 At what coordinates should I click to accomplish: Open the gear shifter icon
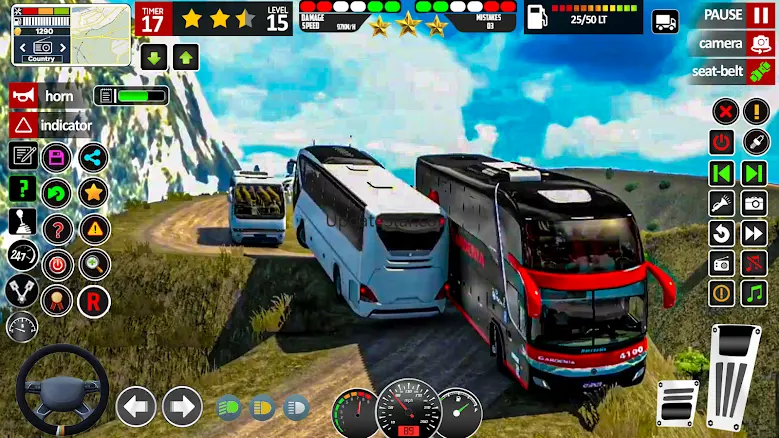[22, 222]
